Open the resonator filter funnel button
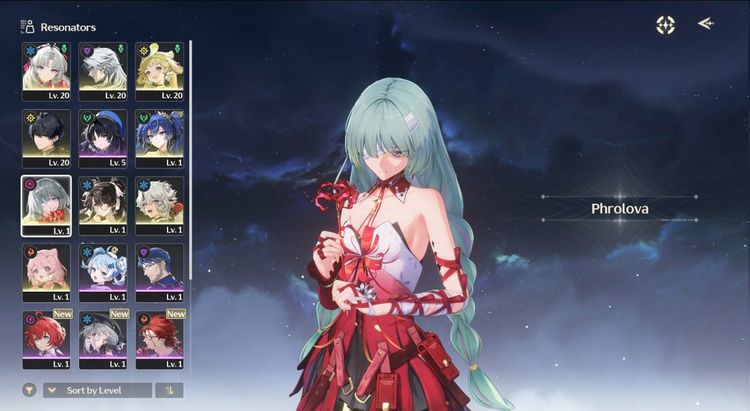 29,390
